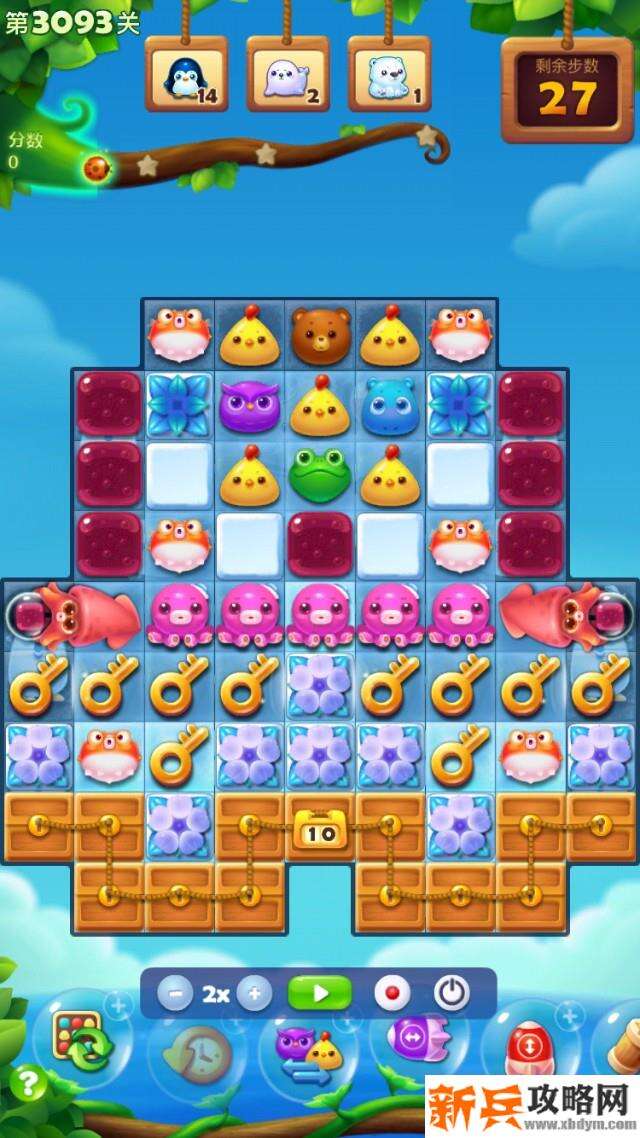
Task: Decrease playback speed with the minus button
Action: click(x=175, y=994)
